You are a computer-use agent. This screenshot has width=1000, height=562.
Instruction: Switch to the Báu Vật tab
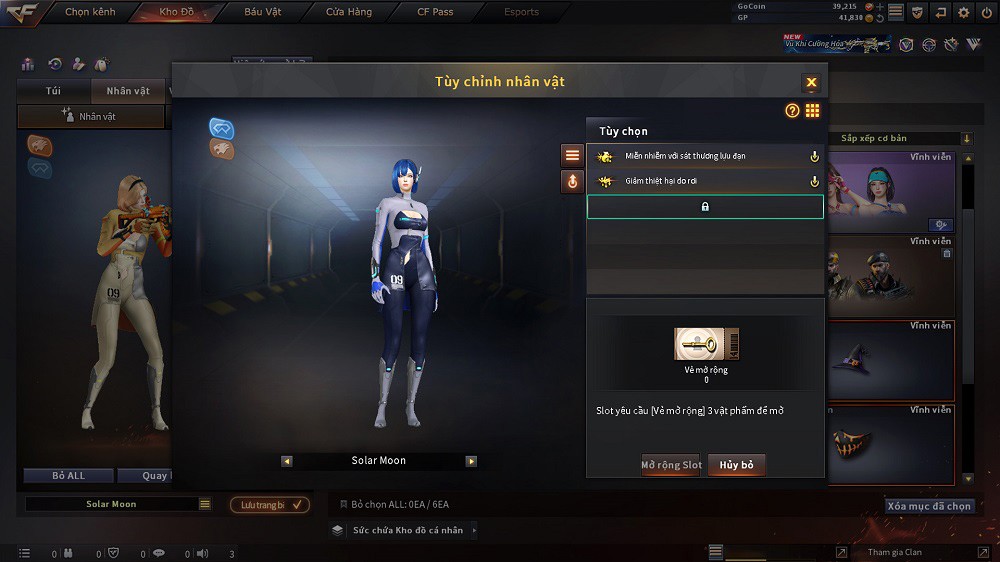coord(263,12)
